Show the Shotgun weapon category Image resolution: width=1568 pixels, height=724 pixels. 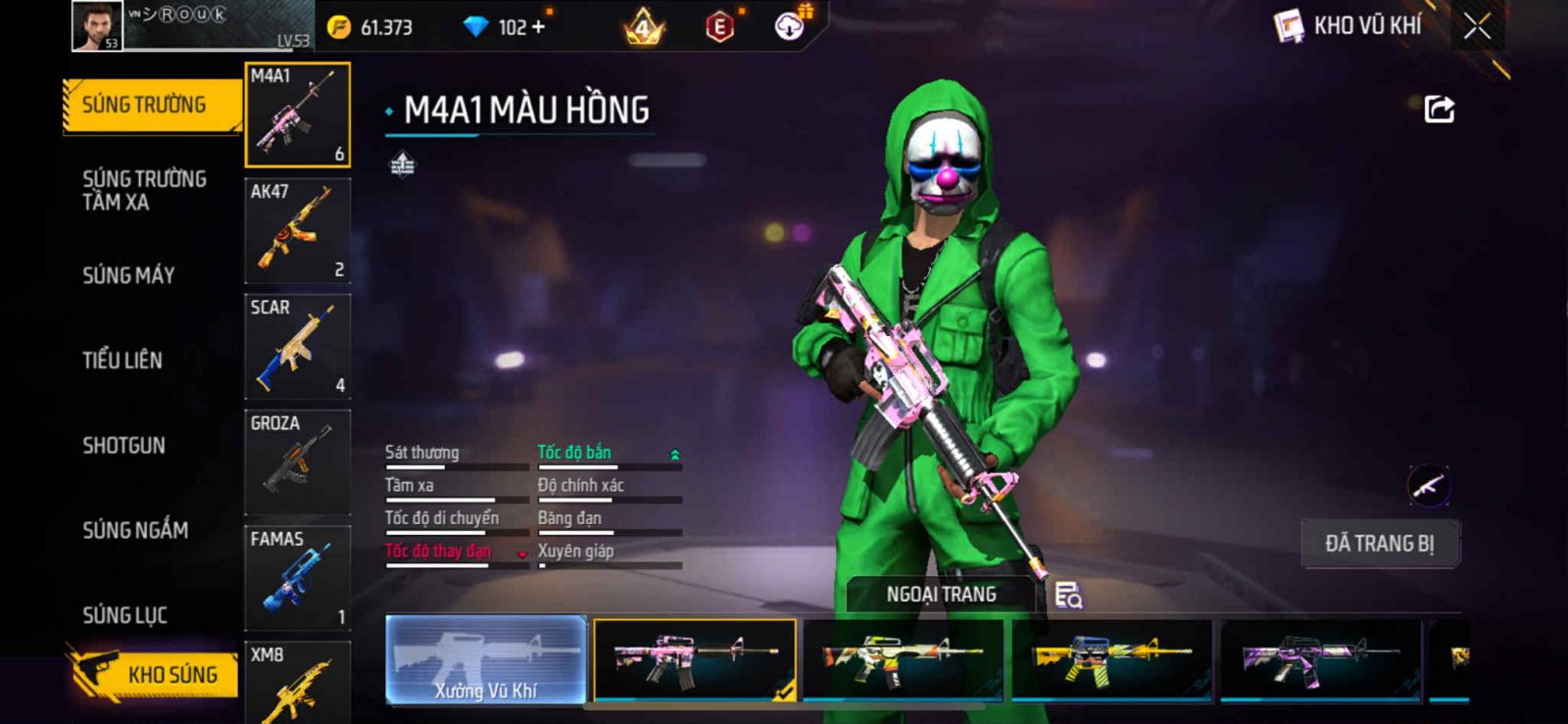pyautogui.click(x=124, y=446)
